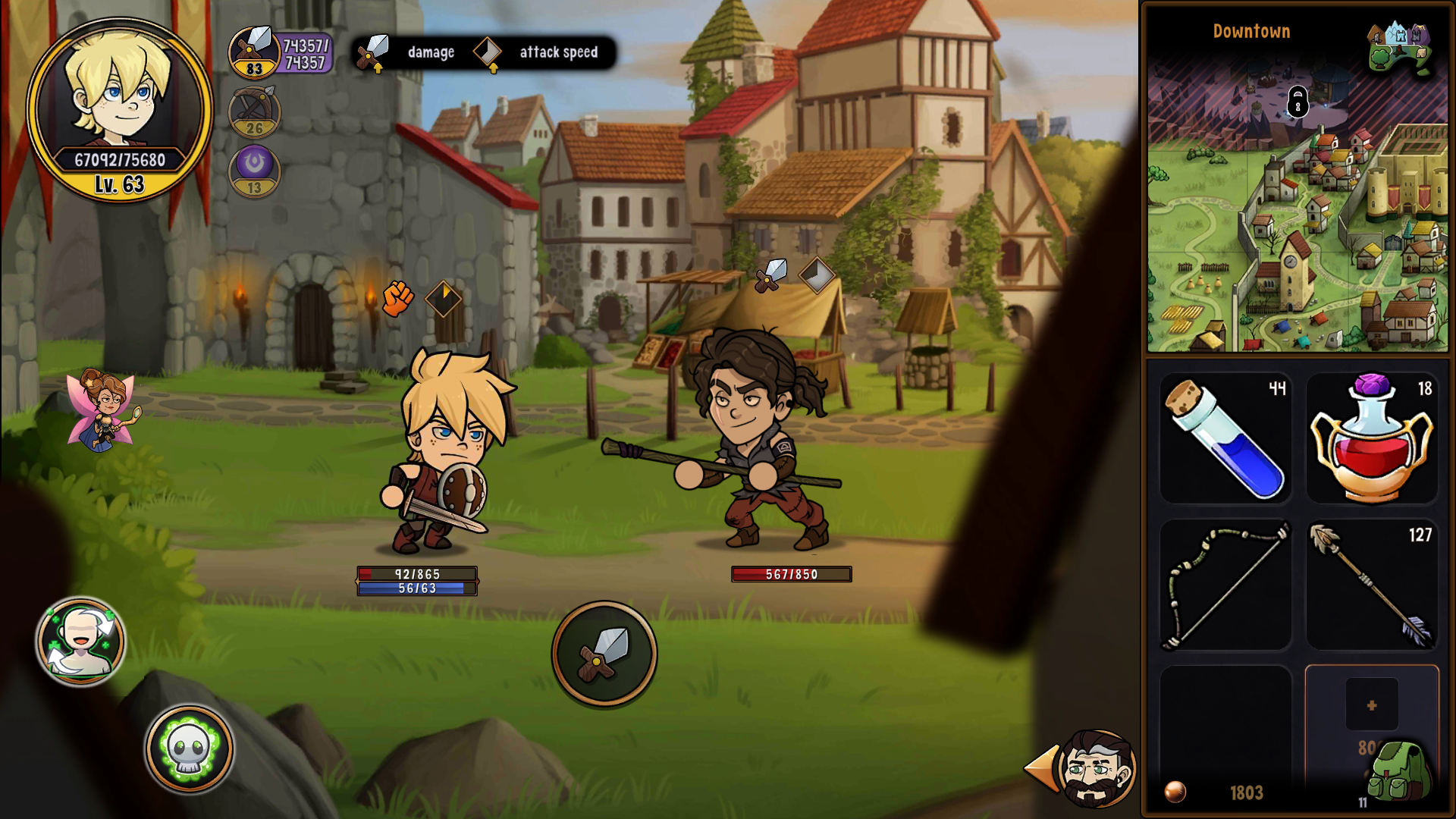Click the enemy's 567/850 health bar
The image size is (1456, 819).
click(792, 574)
